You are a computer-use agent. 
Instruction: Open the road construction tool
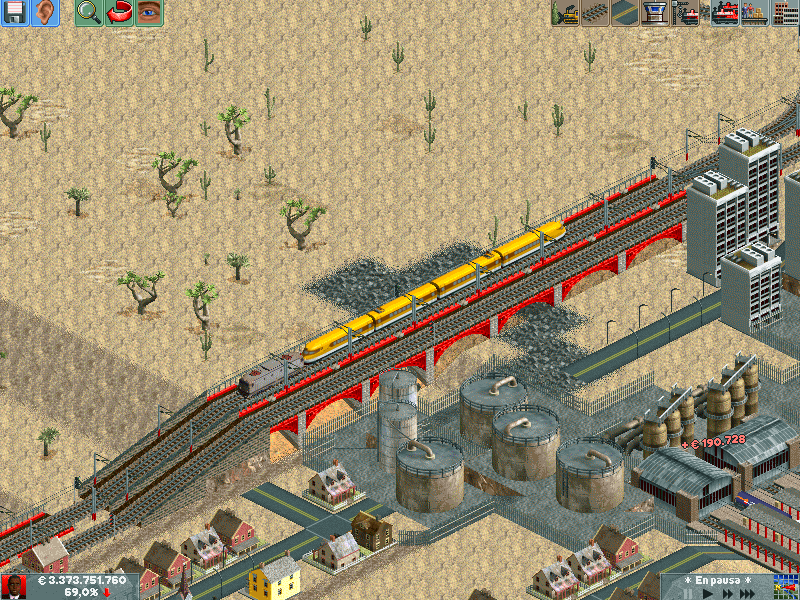[x=625, y=13]
